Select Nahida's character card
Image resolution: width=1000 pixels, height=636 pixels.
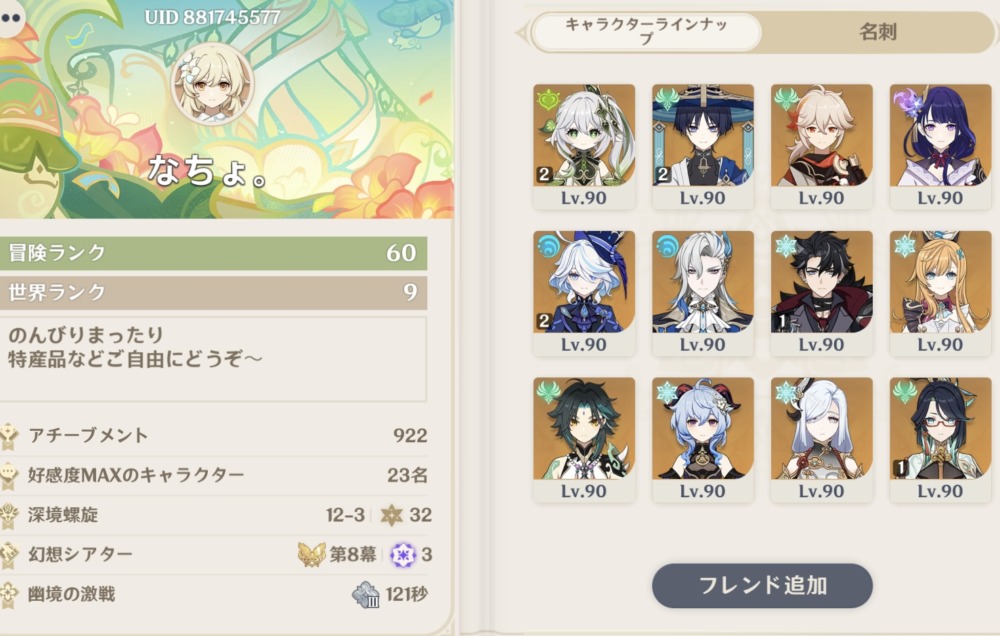[x=584, y=146]
